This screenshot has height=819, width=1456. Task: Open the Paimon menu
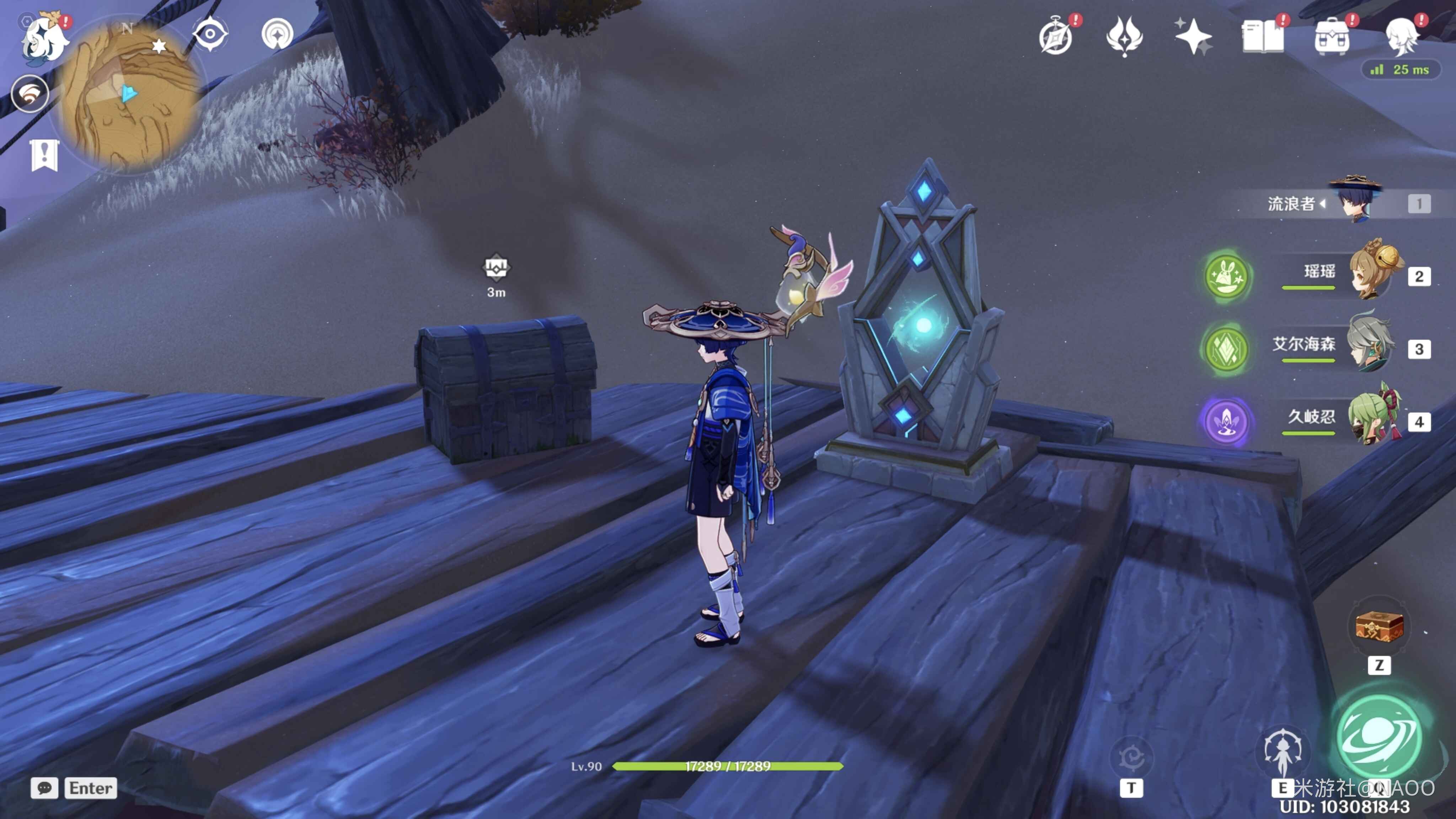[44, 37]
